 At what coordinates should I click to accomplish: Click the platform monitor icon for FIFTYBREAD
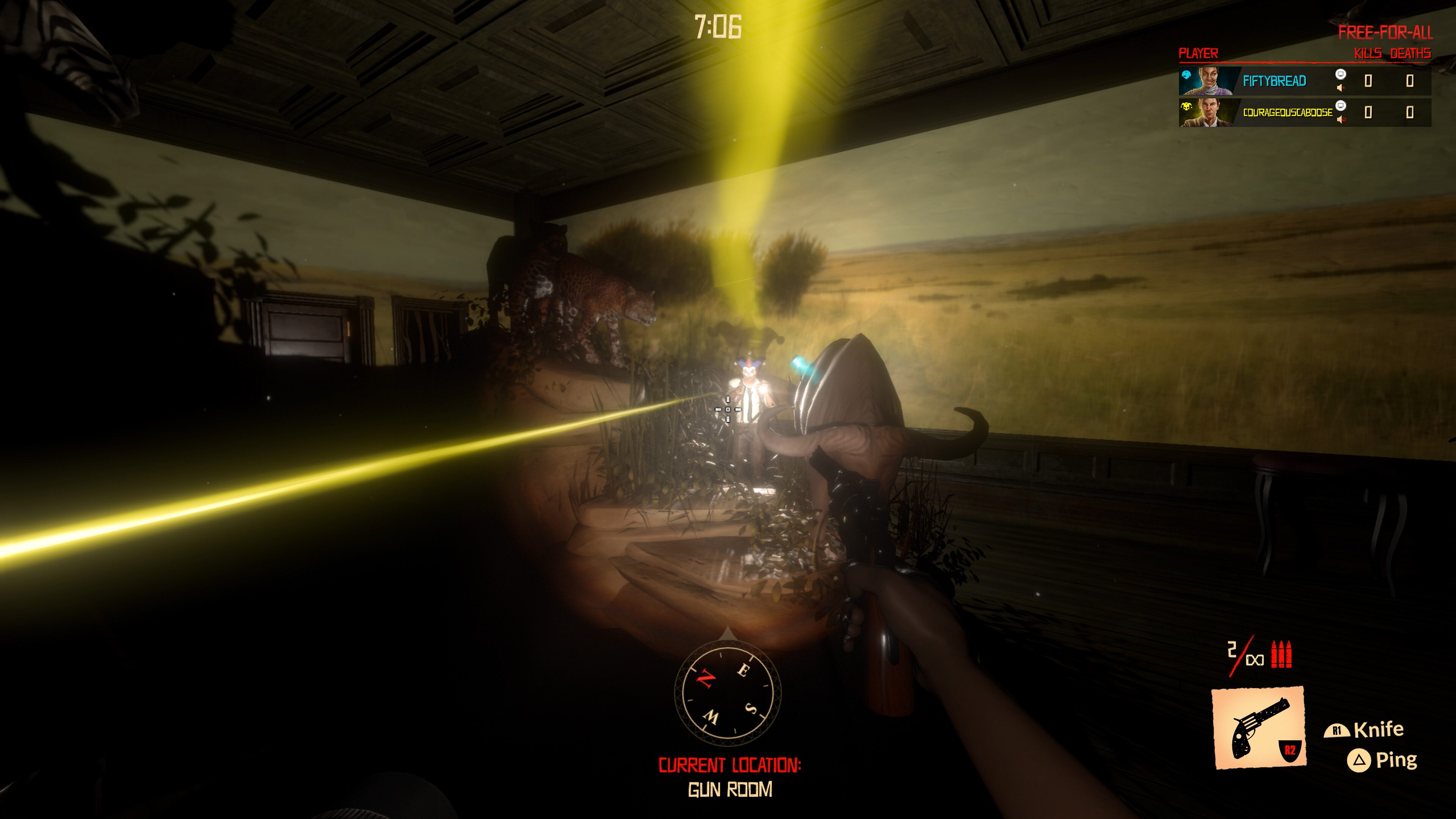point(1341,75)
